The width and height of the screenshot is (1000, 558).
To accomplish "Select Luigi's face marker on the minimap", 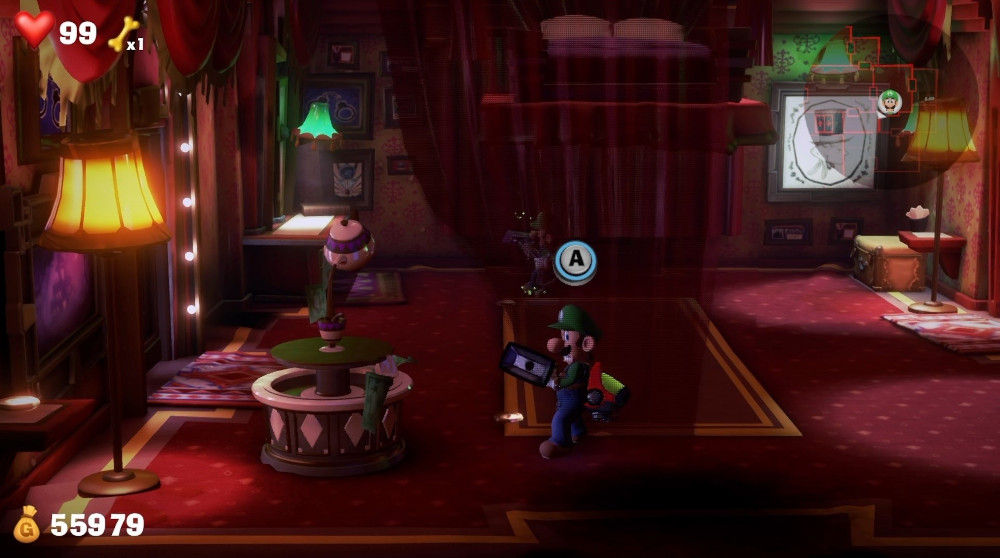I will tap(890, 101).
